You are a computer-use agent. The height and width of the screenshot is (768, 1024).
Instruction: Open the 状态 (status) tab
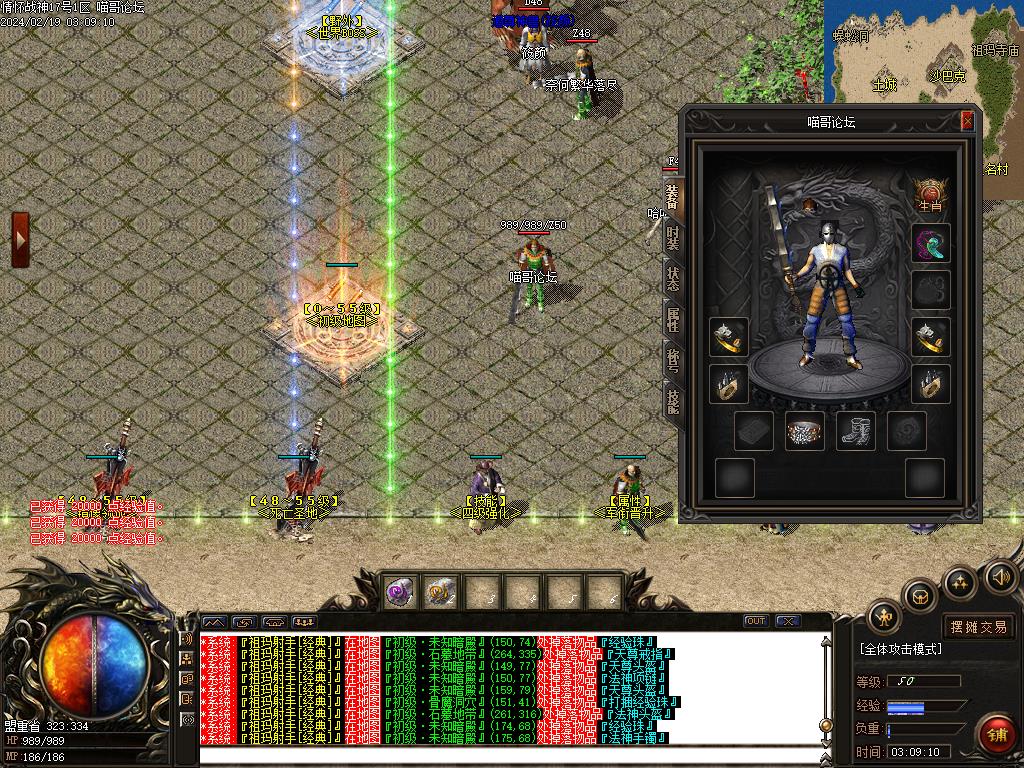[x=673, y=278]
